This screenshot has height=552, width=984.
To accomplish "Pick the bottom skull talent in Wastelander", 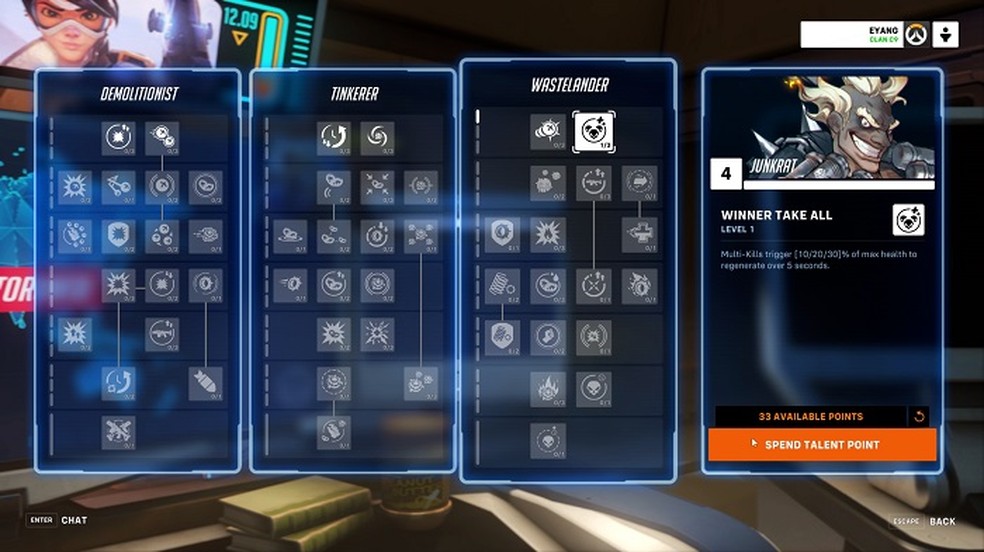I will pyautogui.click(x=548, y=440).
